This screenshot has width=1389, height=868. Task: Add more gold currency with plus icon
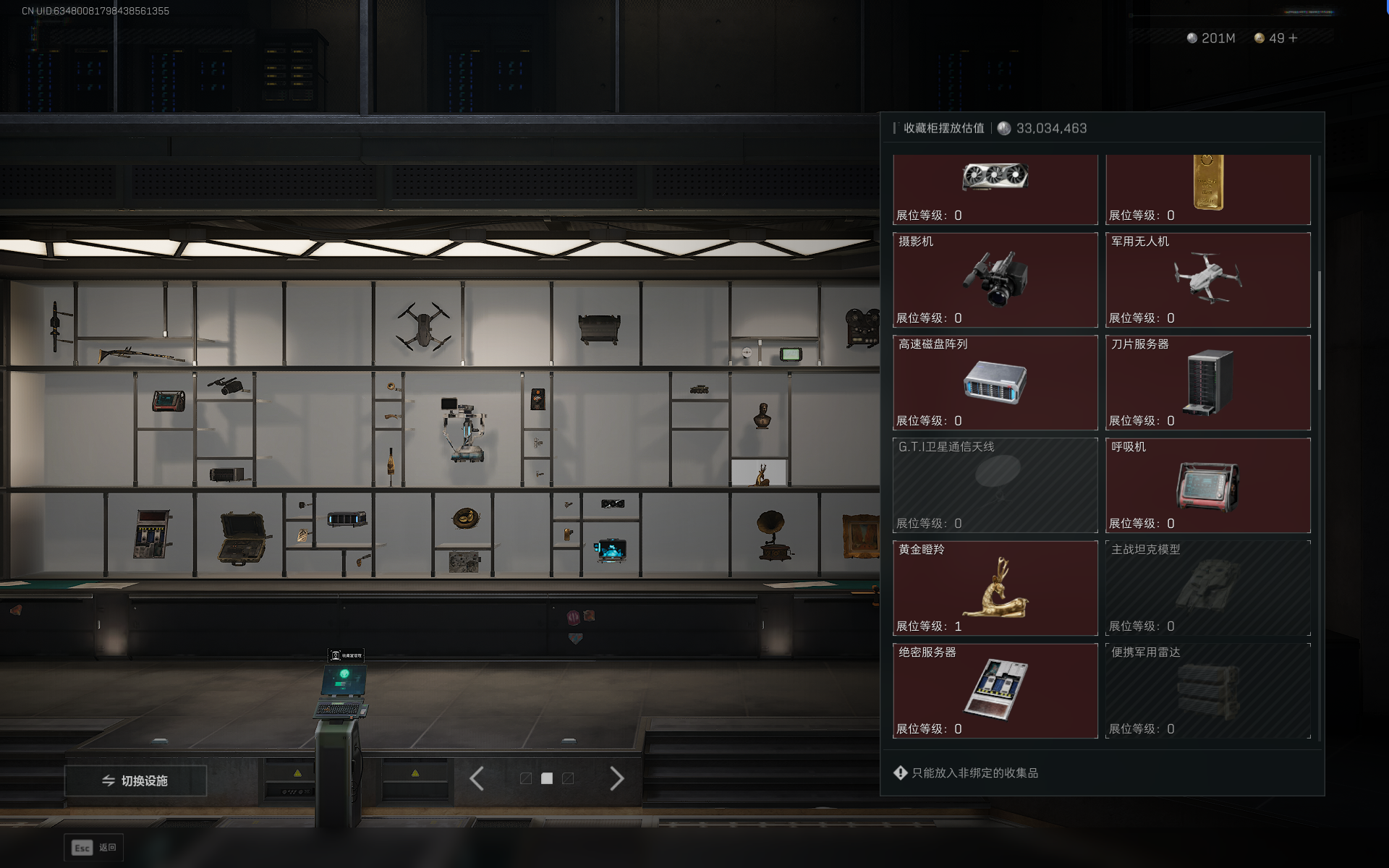tap(1294, 38)
